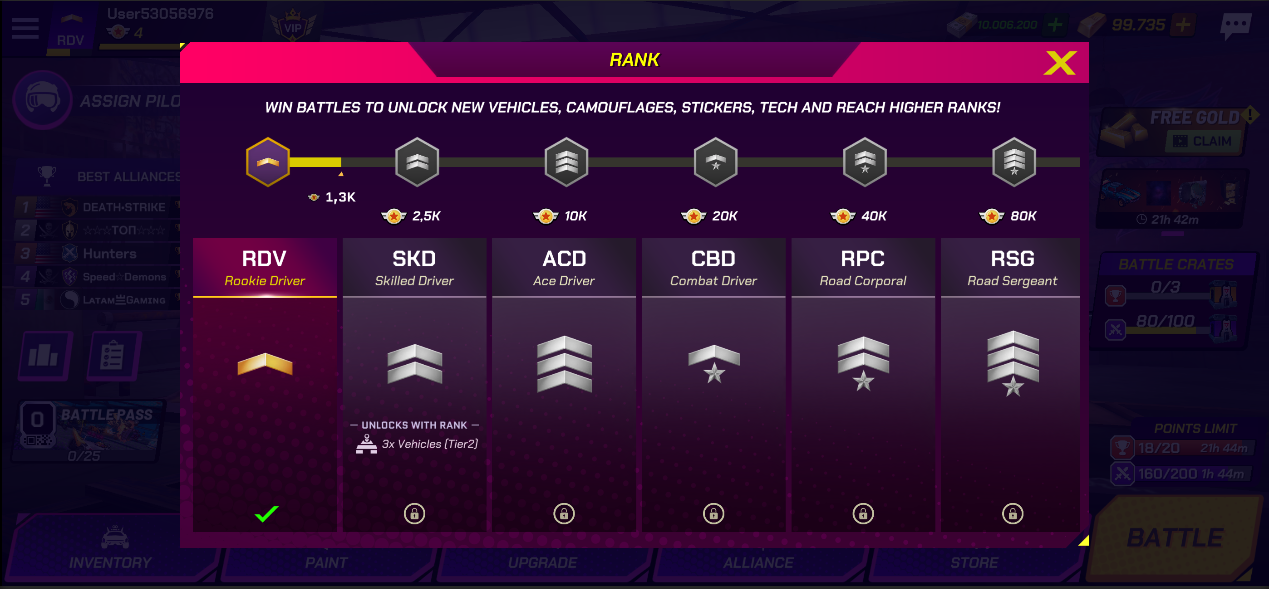Close the Rank popup with the X
The height and width of the screenshot is (589, 1269).
tap(1059, 63)
